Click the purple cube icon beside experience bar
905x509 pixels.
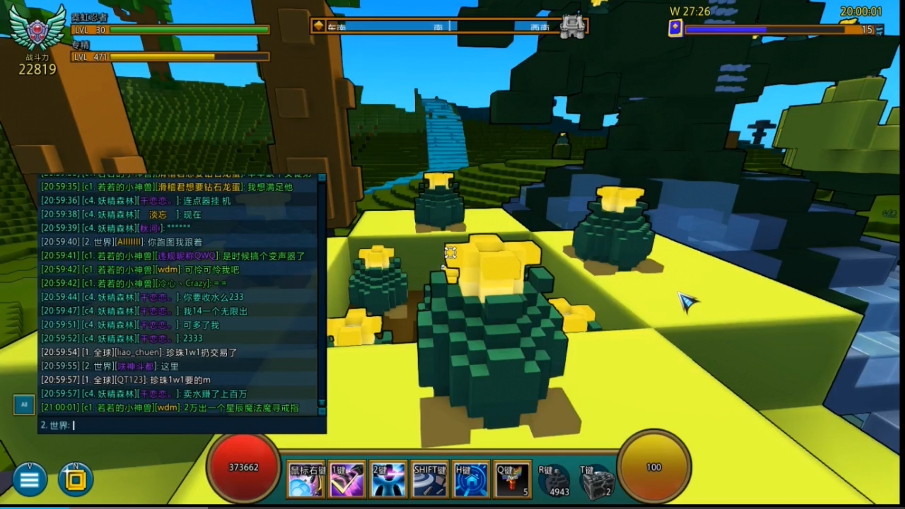[x=675, y=29]
